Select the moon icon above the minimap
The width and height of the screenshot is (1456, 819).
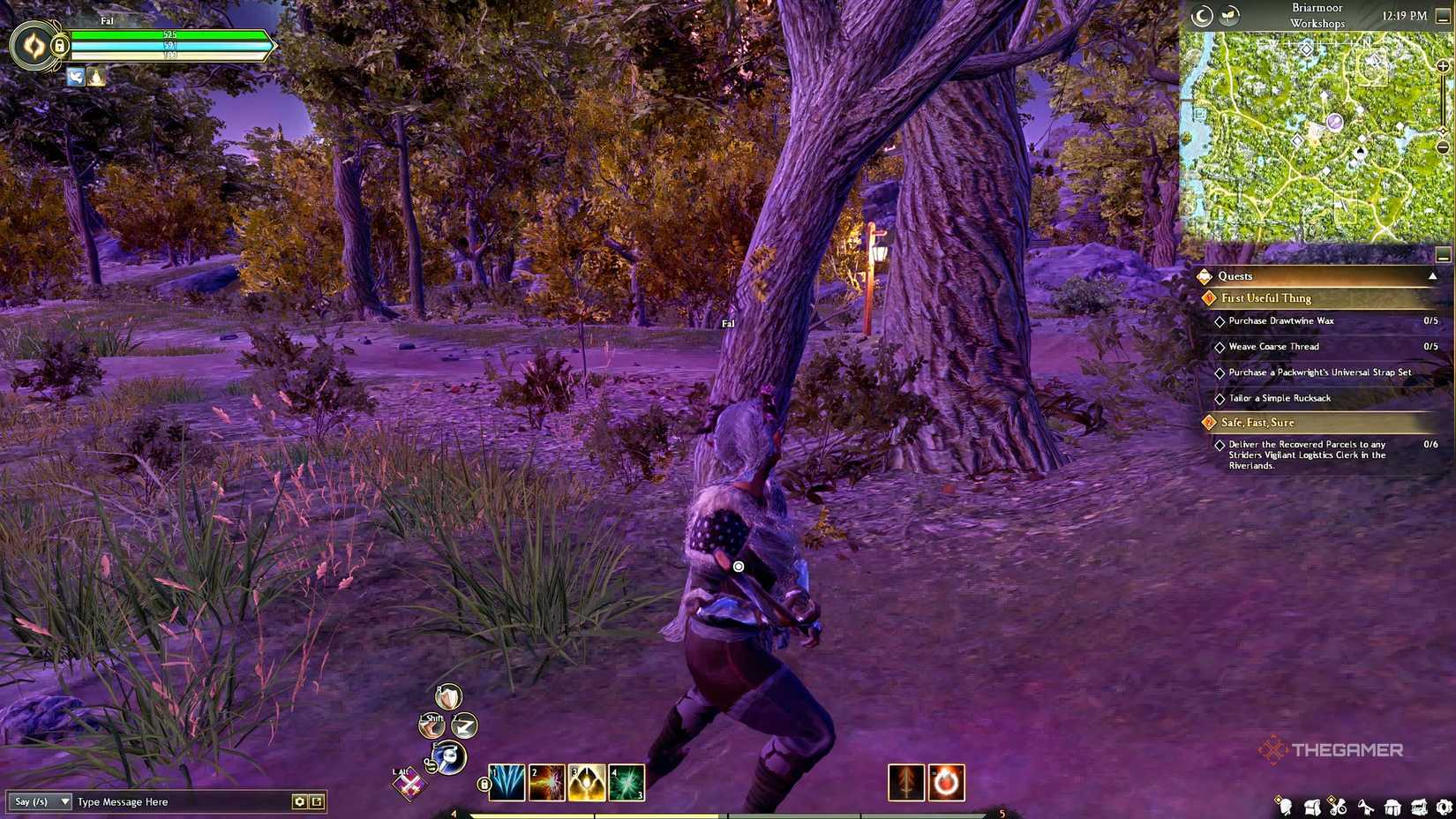tap(1202, 15)
